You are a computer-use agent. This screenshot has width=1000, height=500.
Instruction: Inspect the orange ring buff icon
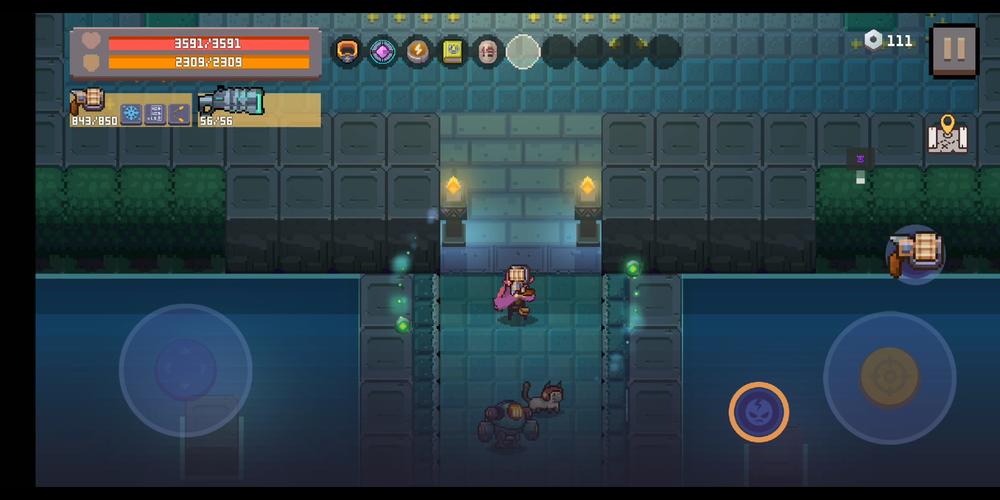coord(347,51)
